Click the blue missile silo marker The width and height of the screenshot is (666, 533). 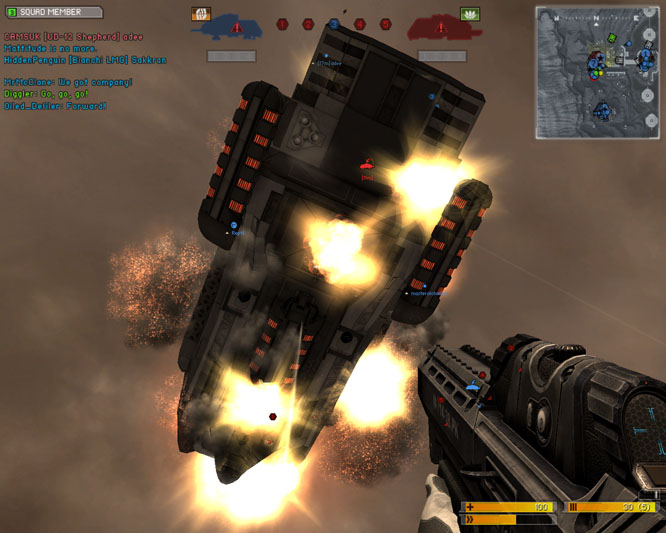click(x=334, y=24)
